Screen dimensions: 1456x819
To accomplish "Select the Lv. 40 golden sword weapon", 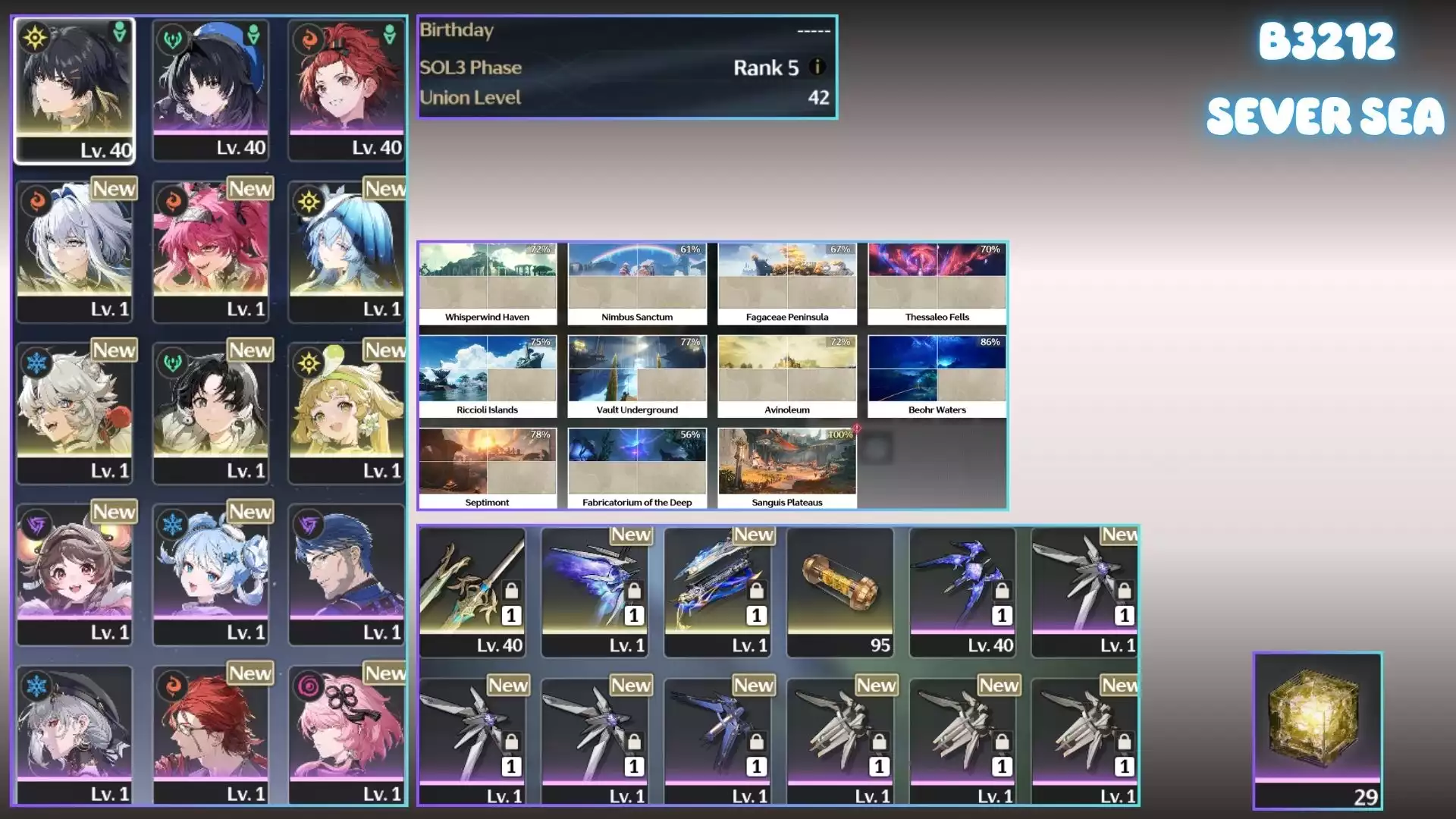I will coord(472,591).
